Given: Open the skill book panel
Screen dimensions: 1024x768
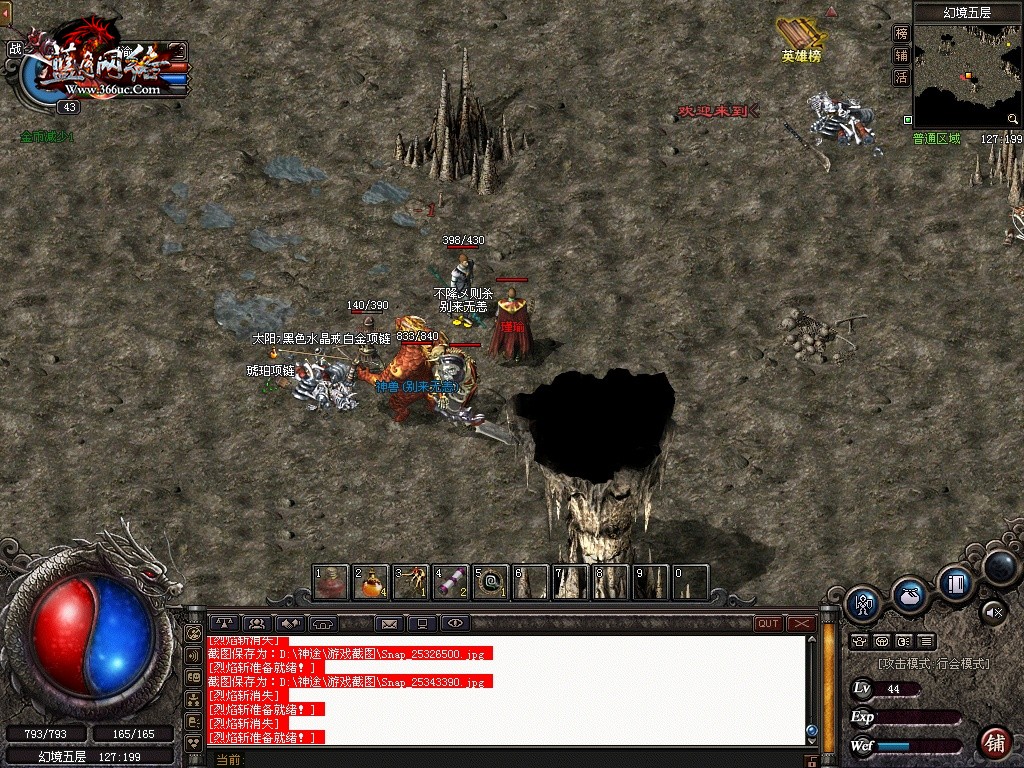Looking at the screenshot, I should click(x=955, y=582).
